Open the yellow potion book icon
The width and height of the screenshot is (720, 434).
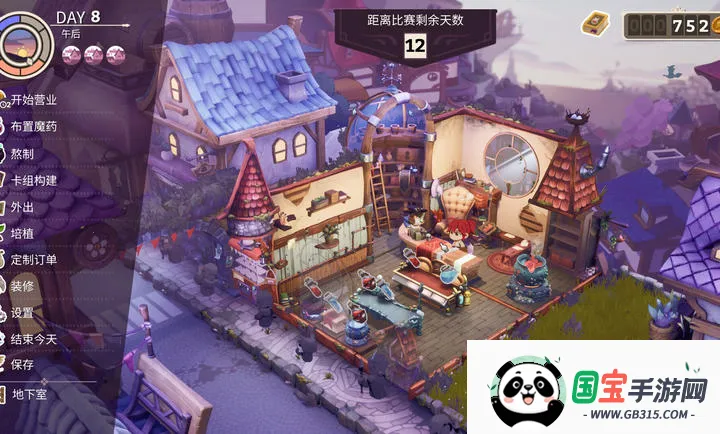(596, 22)
